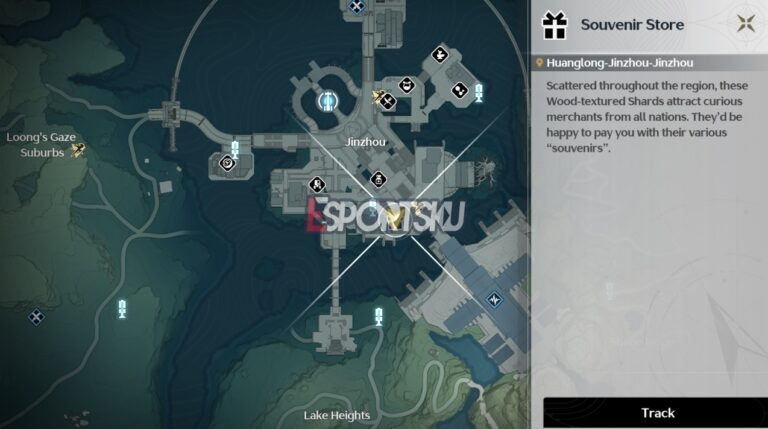Click the highlighted gold Souvenir Store map marker
Viewport: 768px width, 429px height.
[x=396, y=217]
